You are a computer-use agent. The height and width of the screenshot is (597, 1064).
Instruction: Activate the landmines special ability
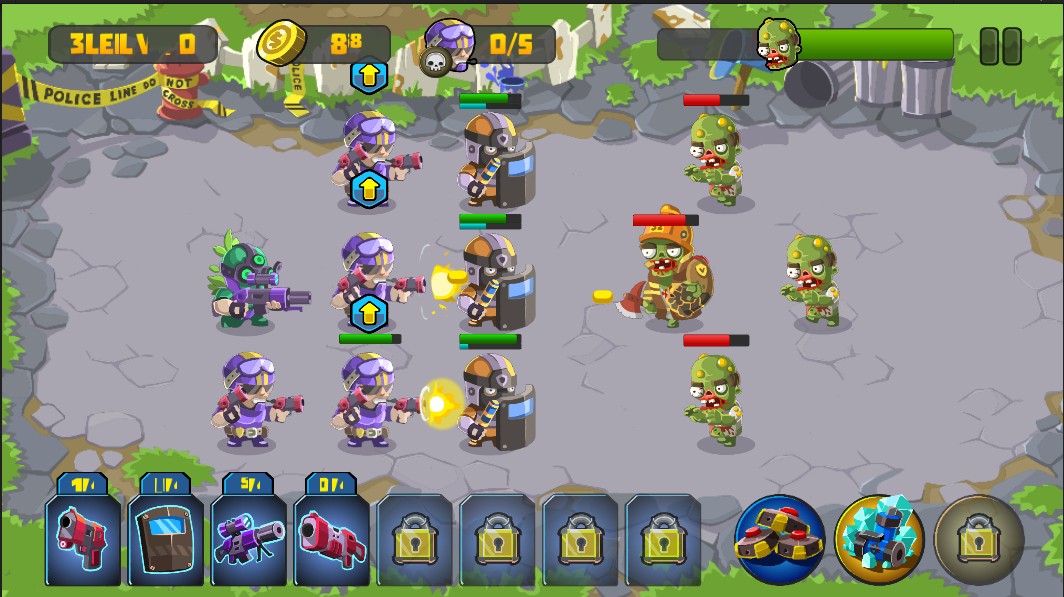pyautogui.click(x=779, y=540)
